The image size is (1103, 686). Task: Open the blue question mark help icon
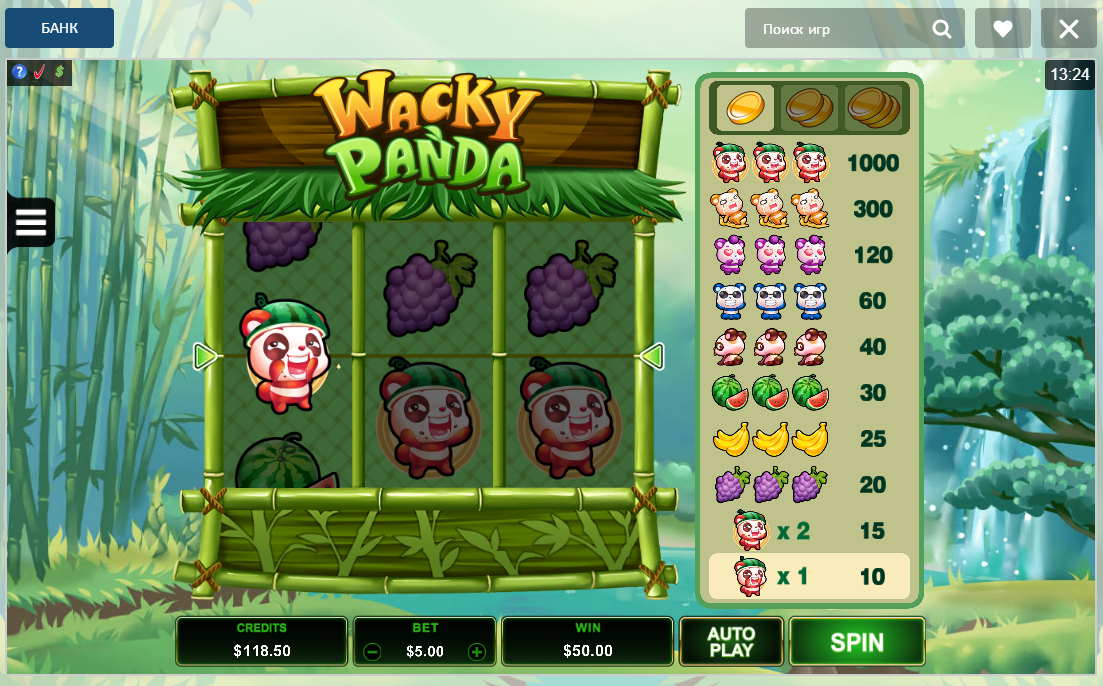click(x=19, y=72)
